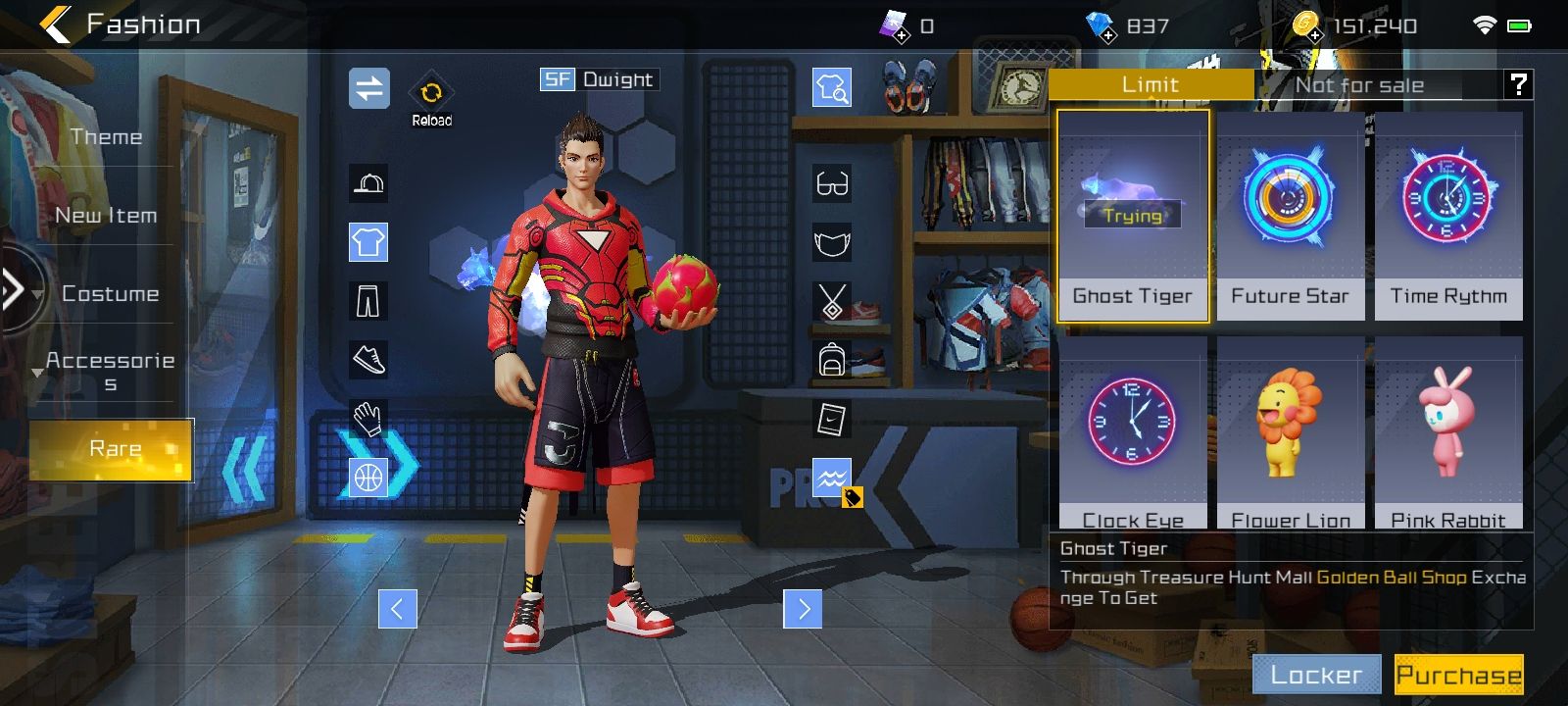Add more diamonds with the plus icon
The image size is (1568, 706).
(1106, 34)
